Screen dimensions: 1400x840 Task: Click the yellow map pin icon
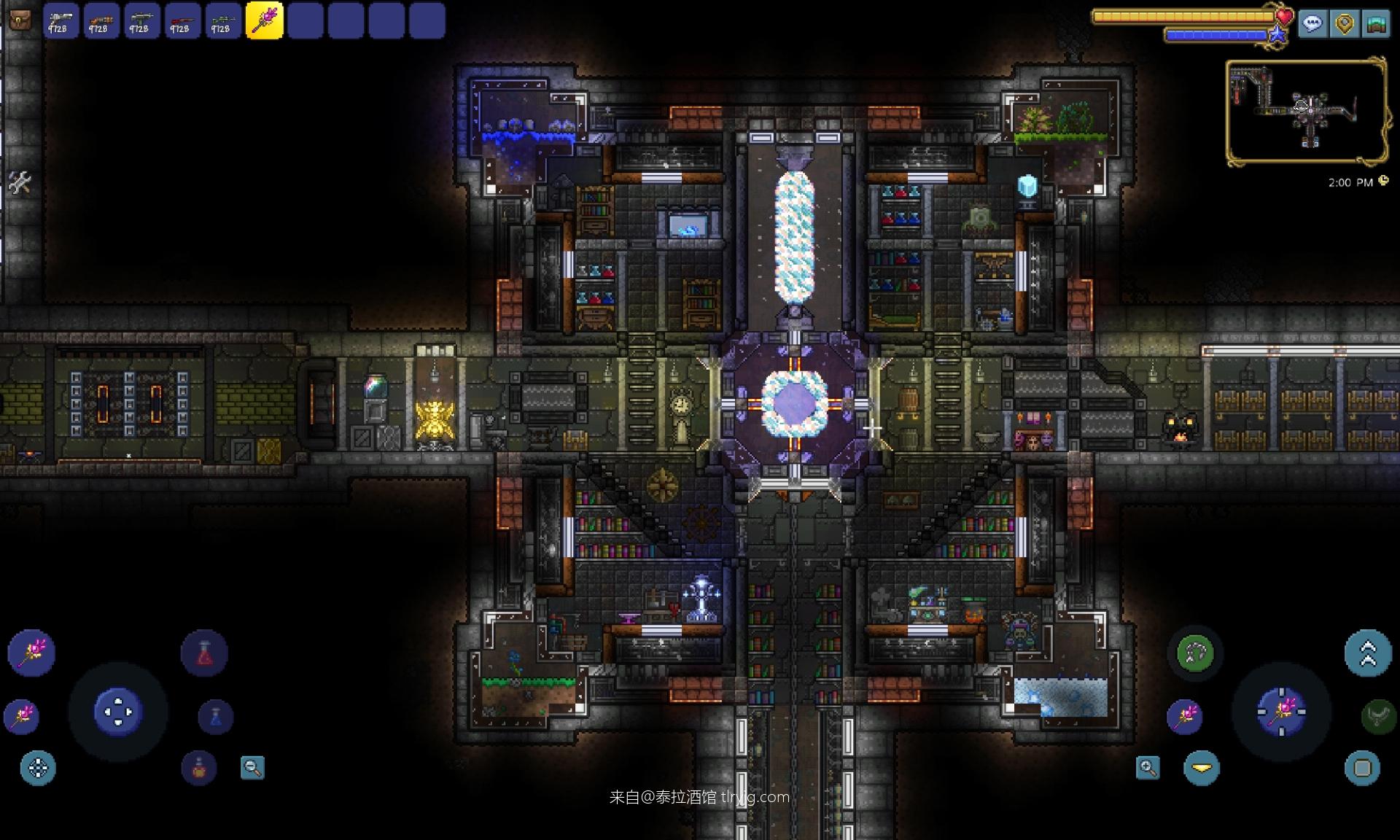1344,24
